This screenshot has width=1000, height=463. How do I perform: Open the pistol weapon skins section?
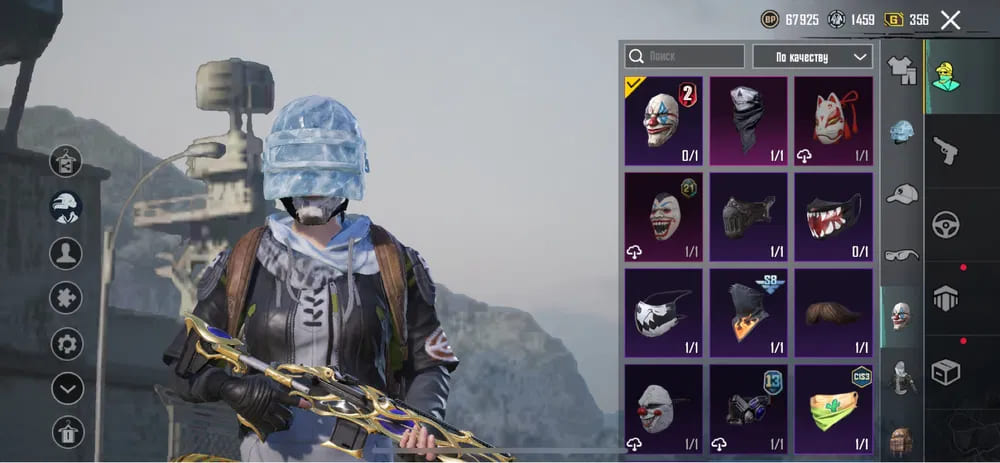click(x=945, y=151)
